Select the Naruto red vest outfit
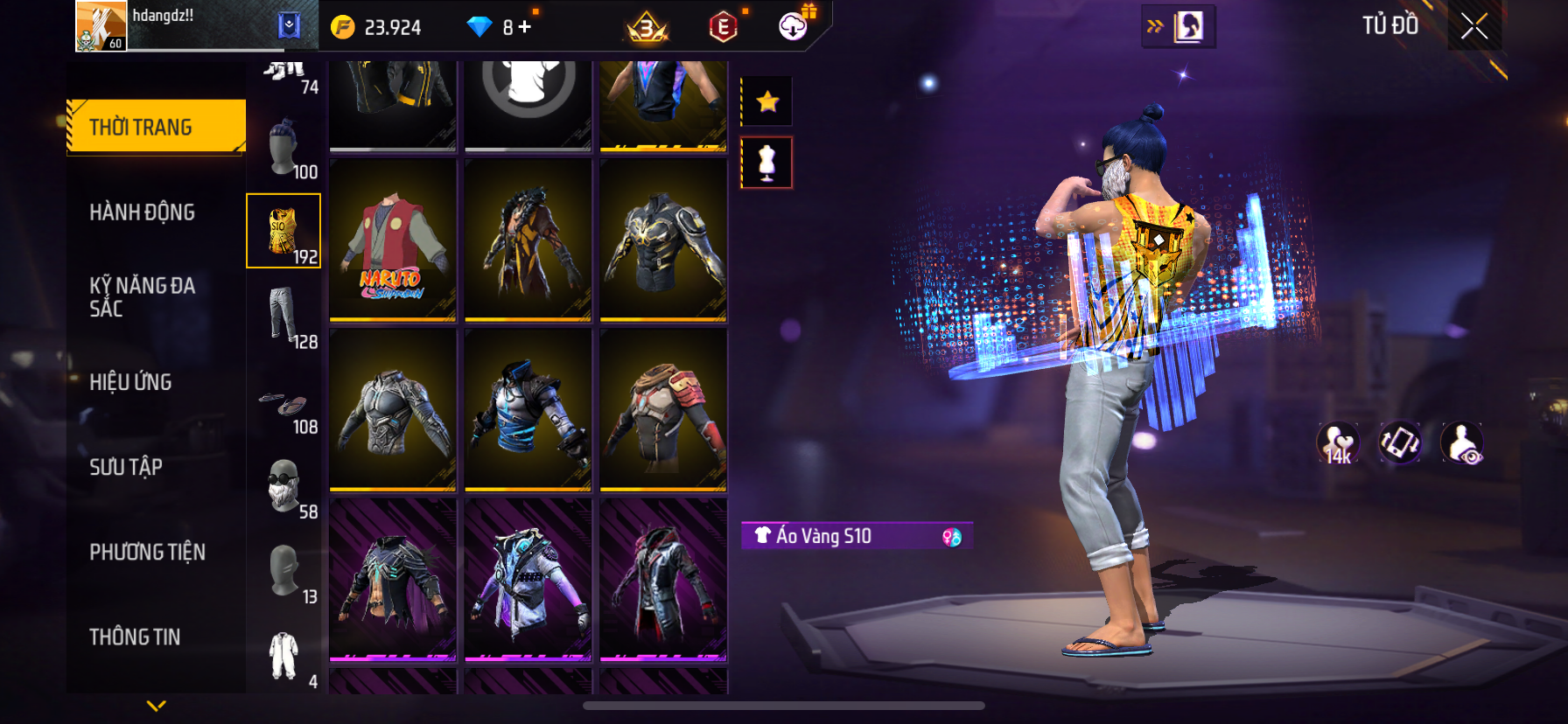1568x724 pixels. click(393, 240)
